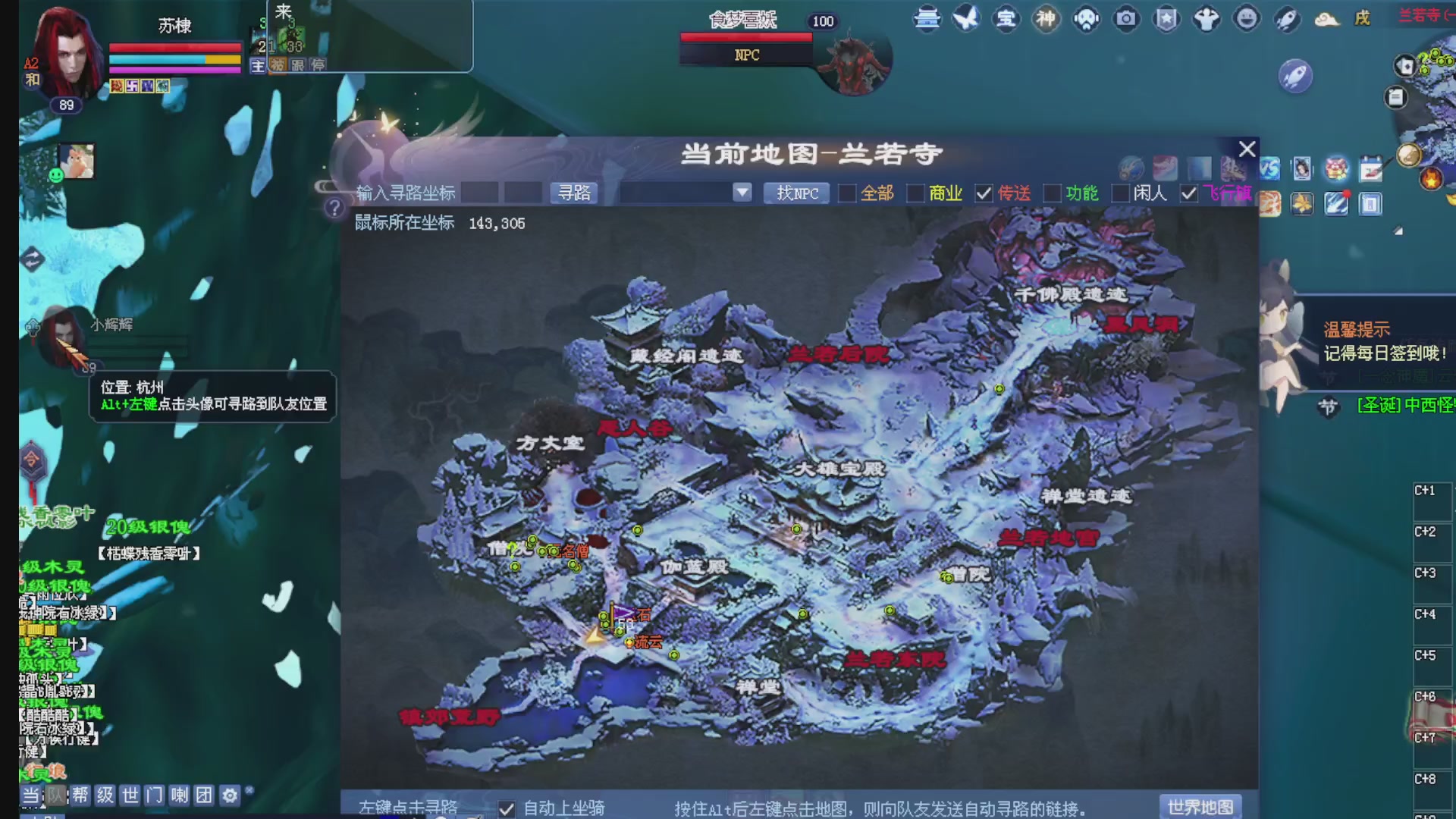Click the 找NPC button in the map window

(795, 193)
